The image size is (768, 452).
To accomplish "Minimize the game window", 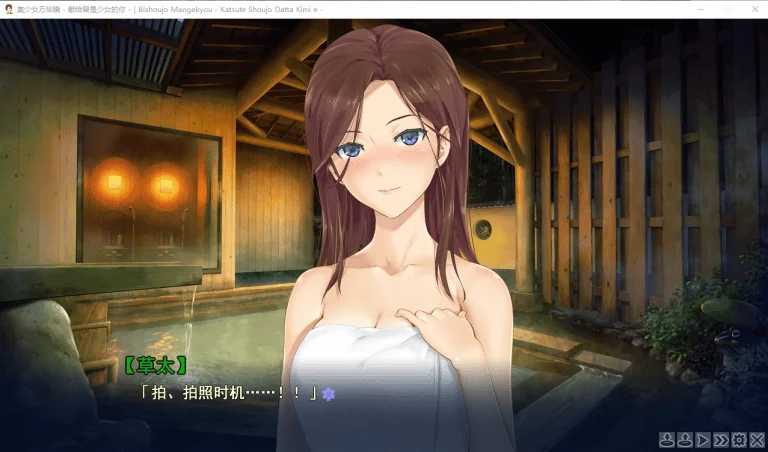I will click(699, 9).
